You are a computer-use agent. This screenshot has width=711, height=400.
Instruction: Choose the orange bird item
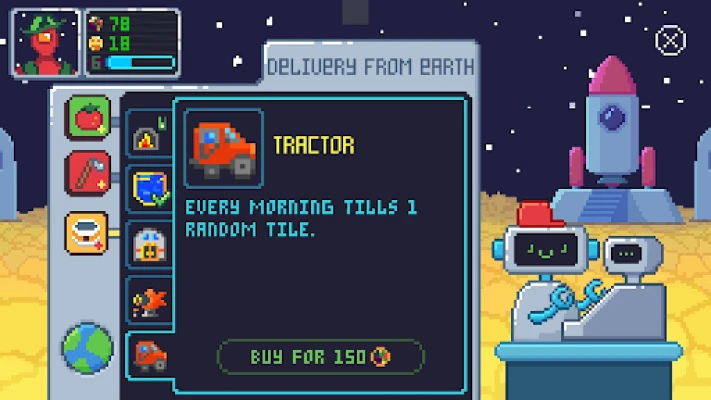149,298
